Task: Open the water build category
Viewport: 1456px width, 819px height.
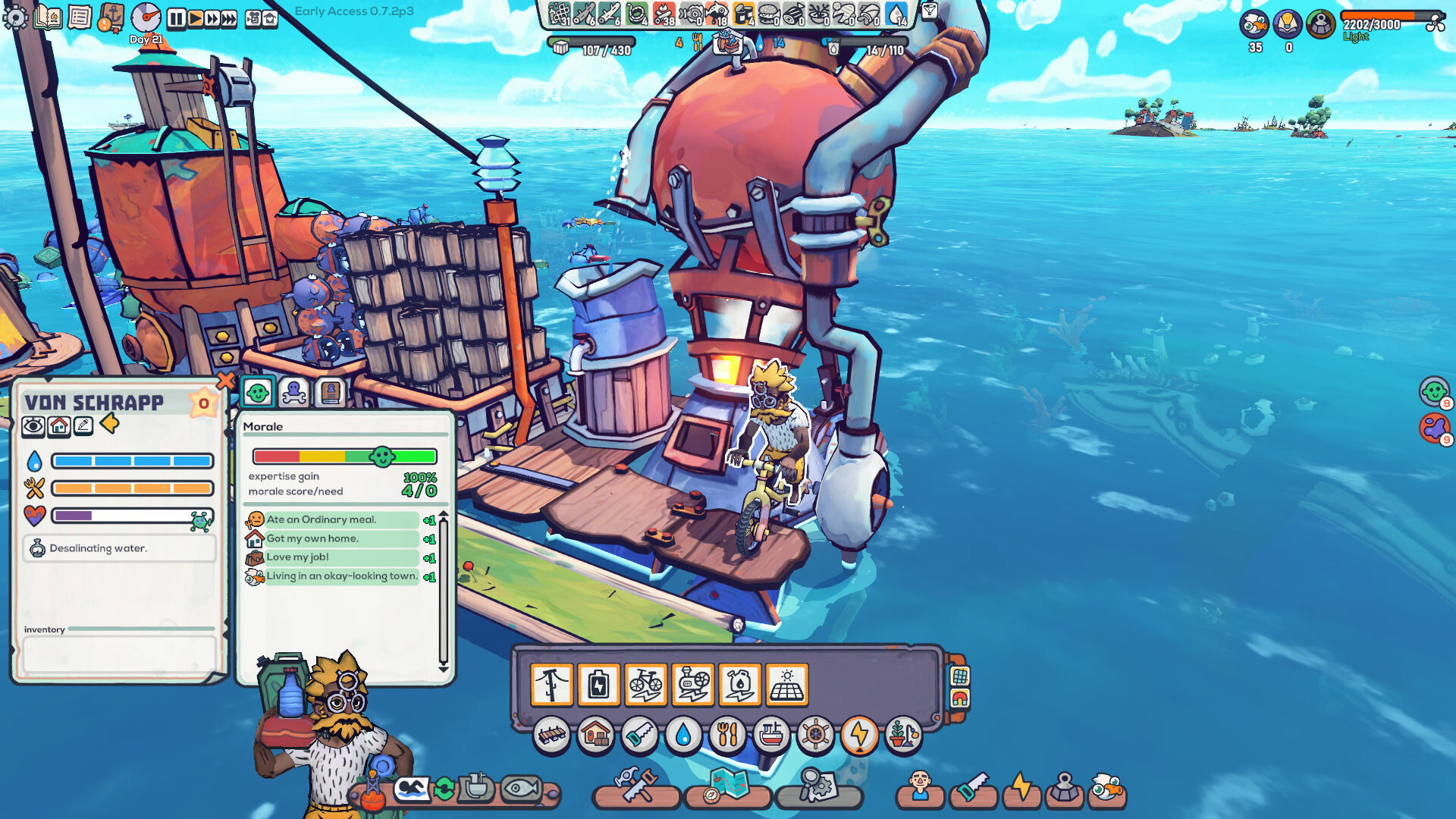Action: (685, 734)
